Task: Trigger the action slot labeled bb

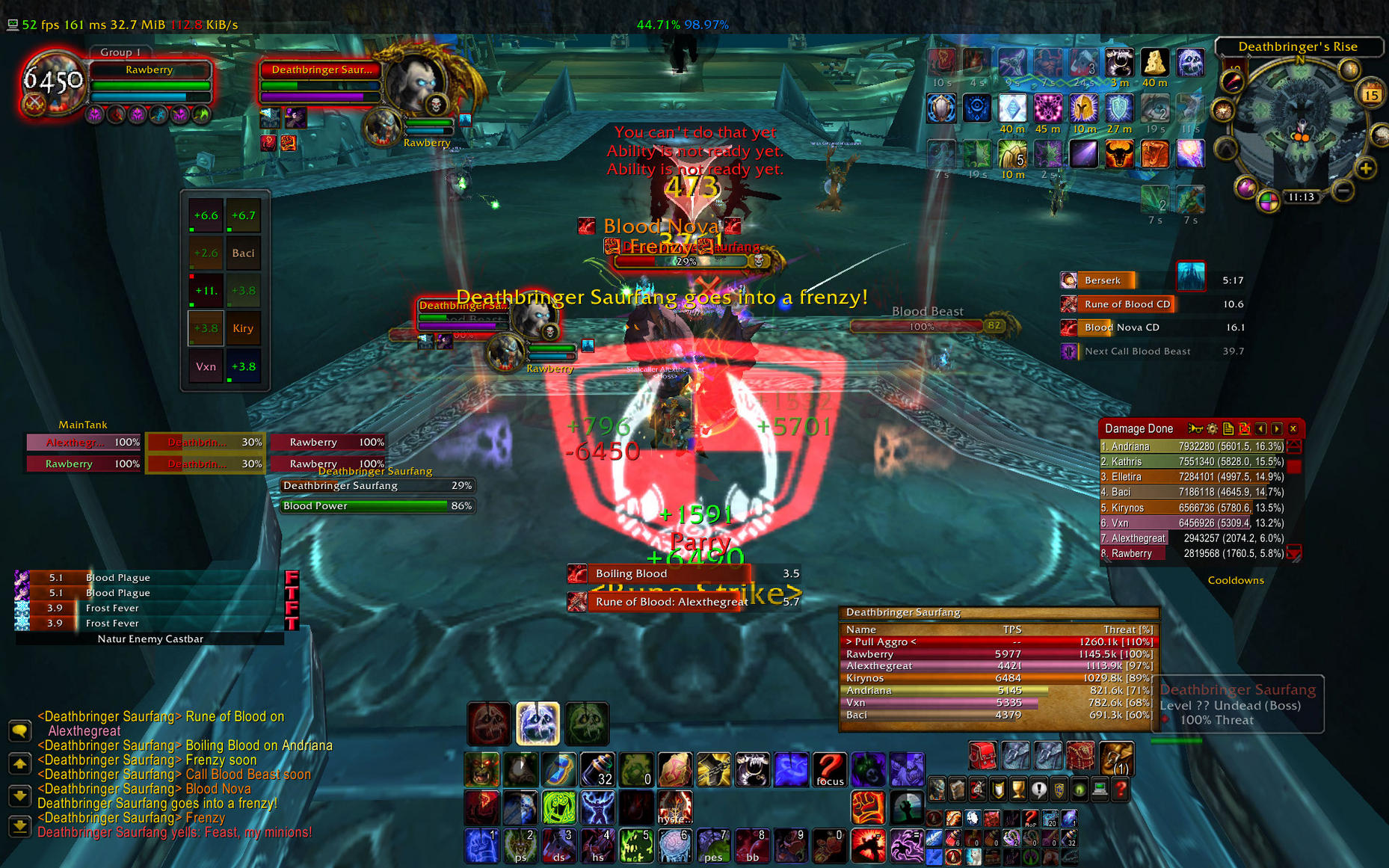Action: click(x=752, y=846)
